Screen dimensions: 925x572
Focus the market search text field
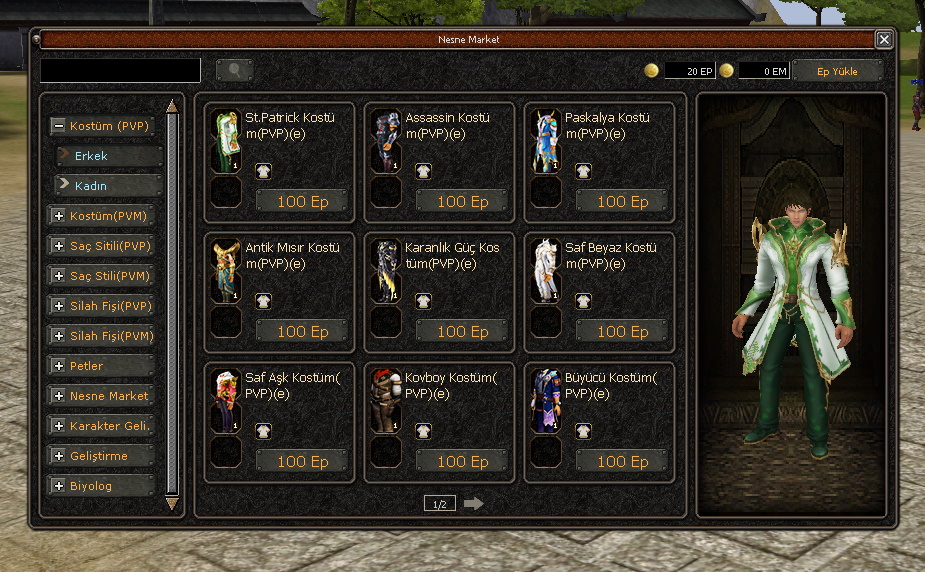(121, 70)
